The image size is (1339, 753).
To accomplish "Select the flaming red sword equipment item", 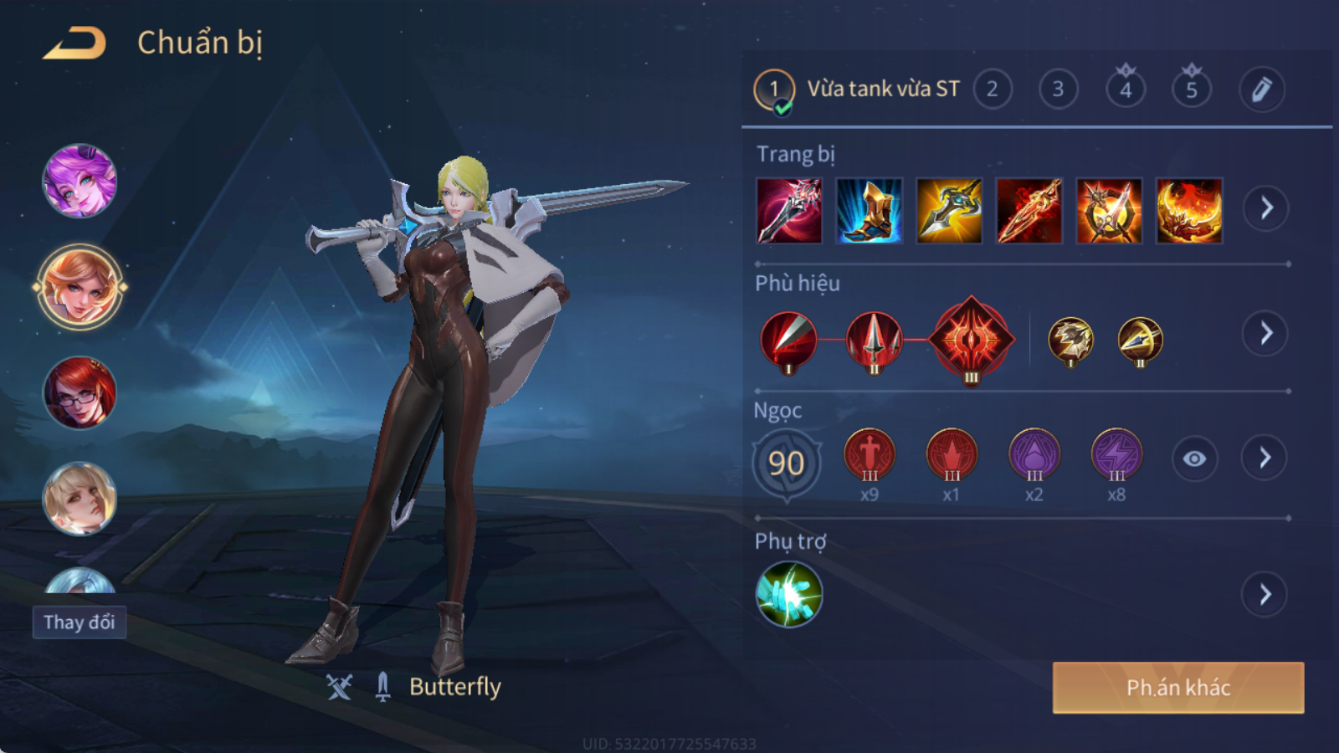I will click(1029, 211).
